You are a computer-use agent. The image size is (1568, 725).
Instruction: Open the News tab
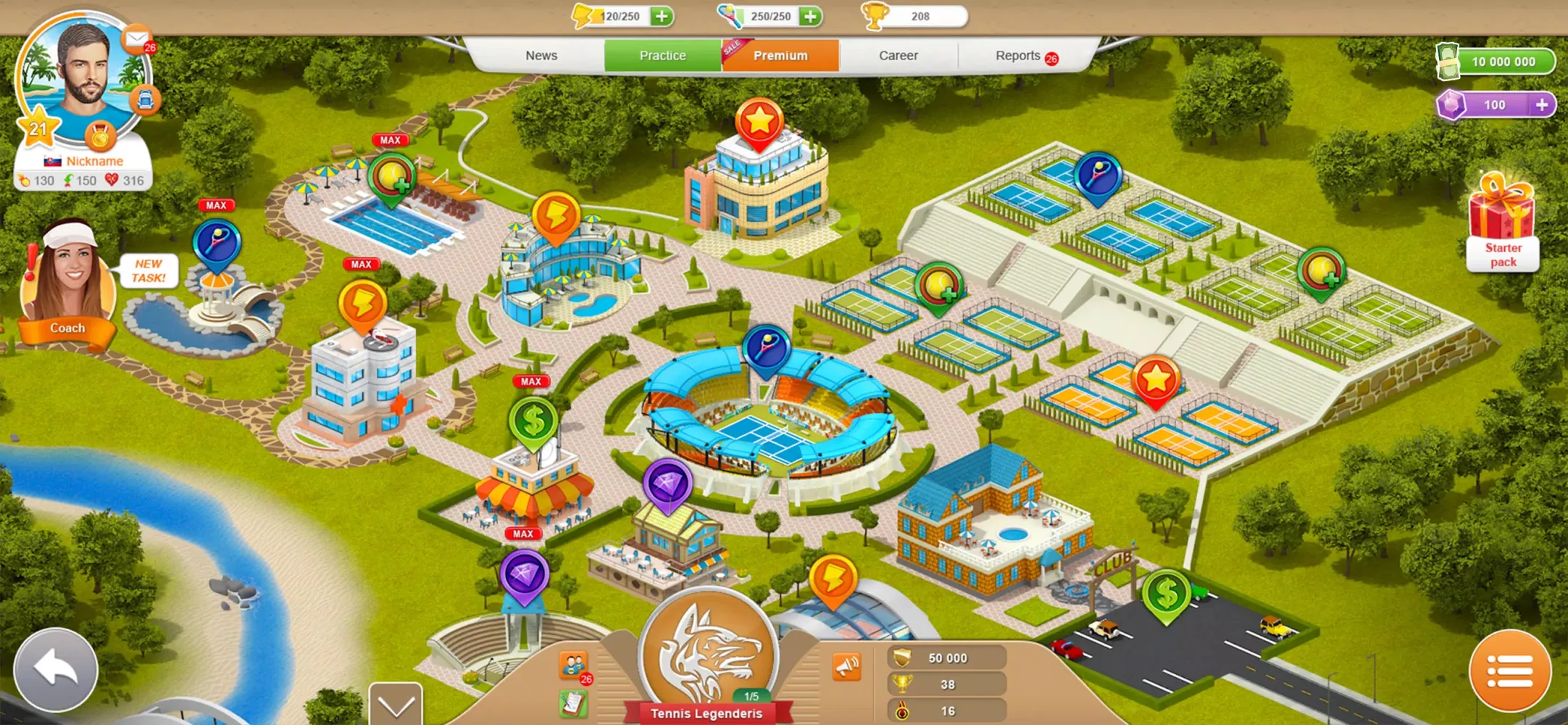541,56
